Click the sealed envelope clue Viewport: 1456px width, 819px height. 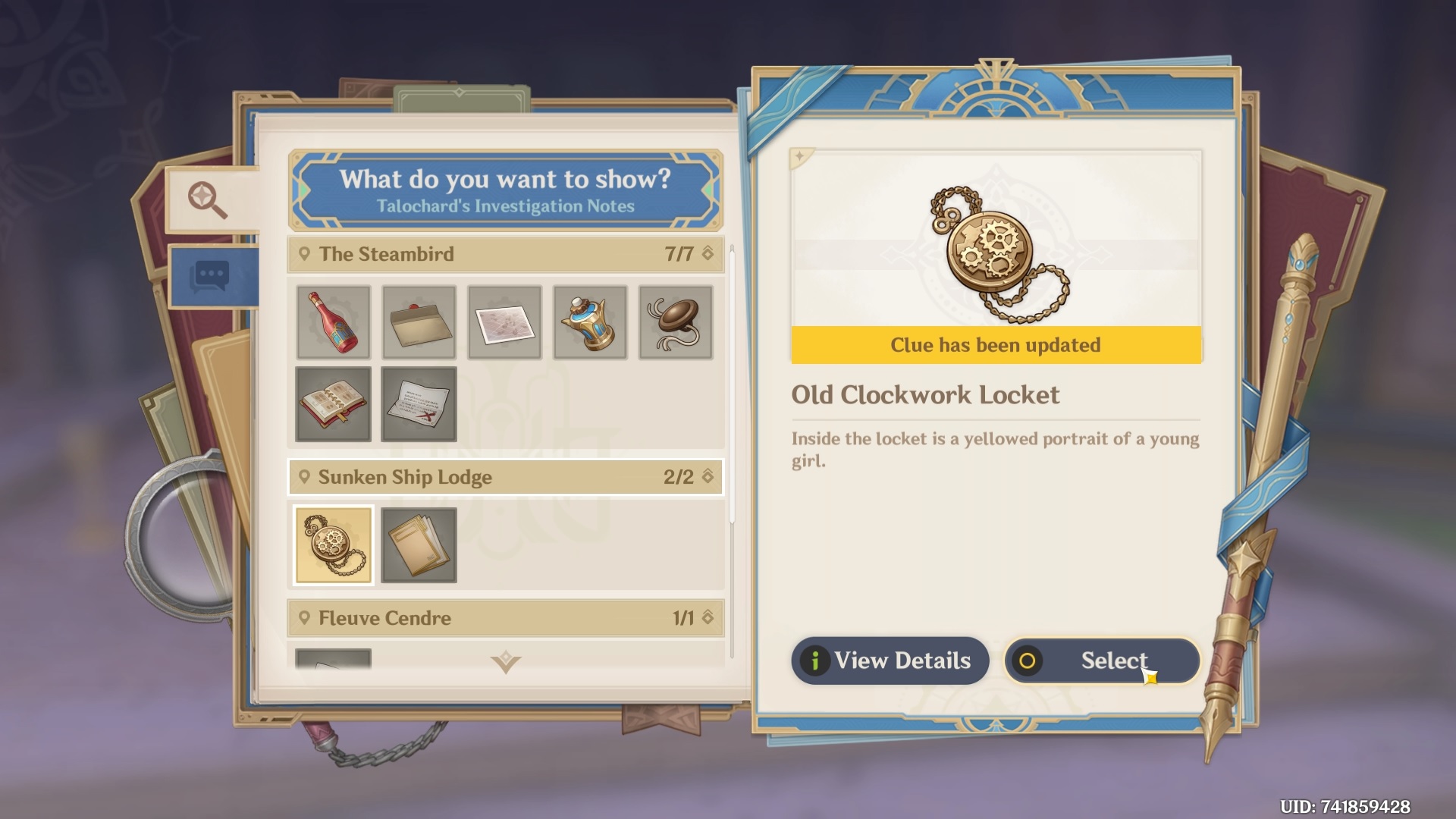419,322
